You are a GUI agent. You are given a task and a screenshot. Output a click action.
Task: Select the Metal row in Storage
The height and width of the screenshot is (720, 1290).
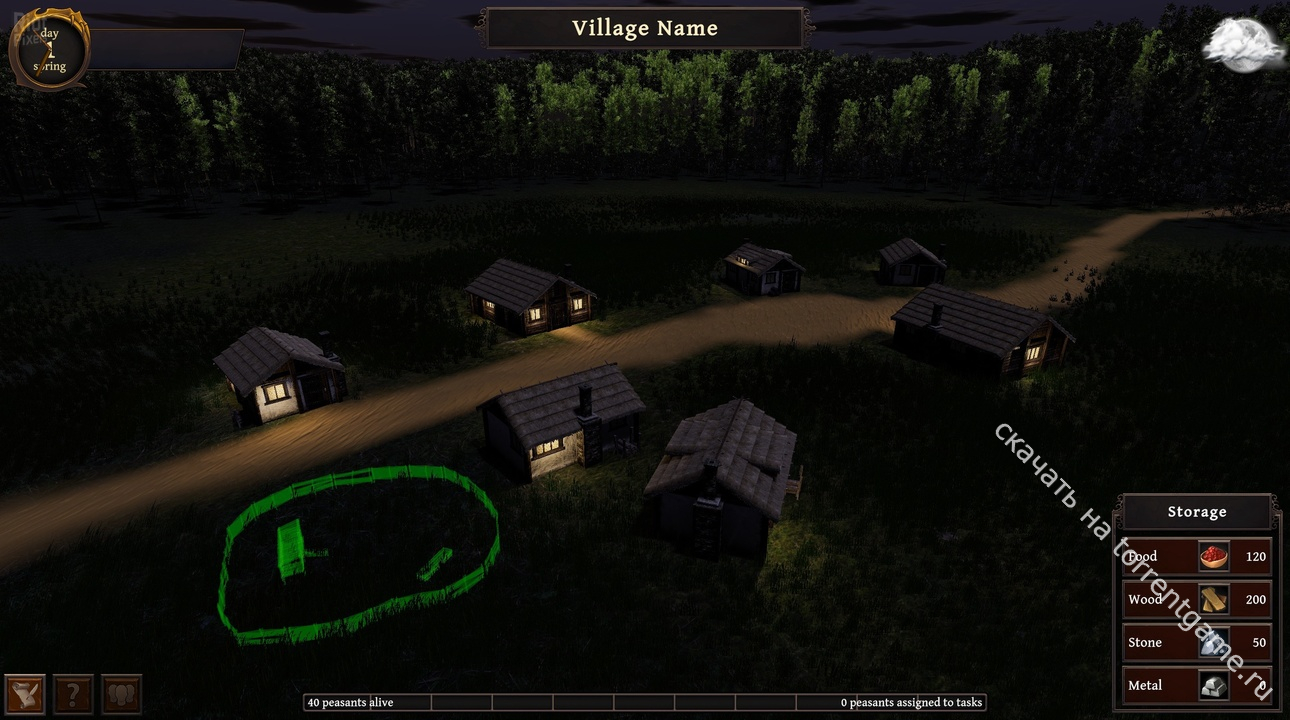coord(1196,685)
